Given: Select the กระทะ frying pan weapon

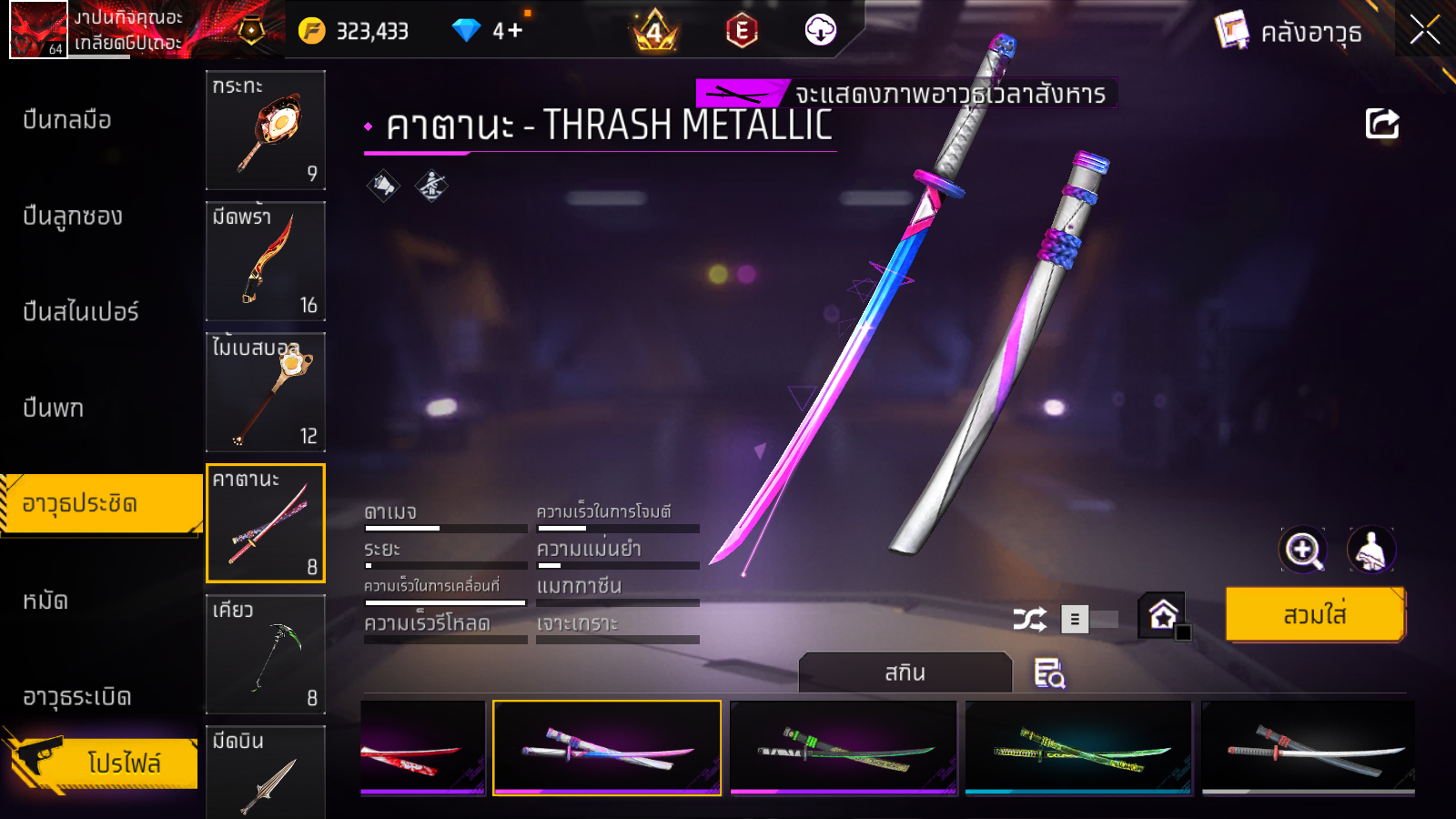Looking at the screenshot, I should [266, 130].
